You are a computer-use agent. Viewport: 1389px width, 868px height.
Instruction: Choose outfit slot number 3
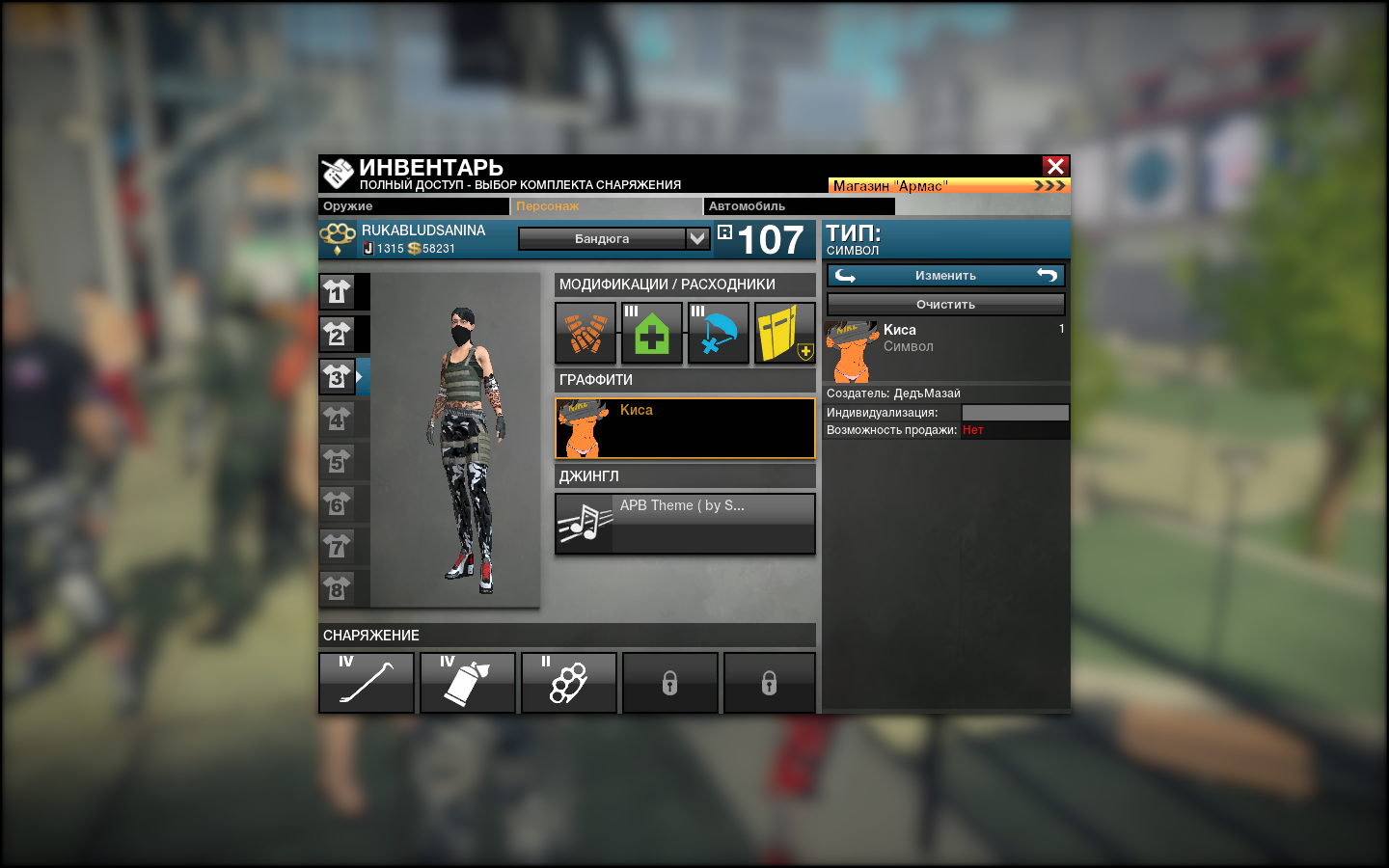click(337, 376)
